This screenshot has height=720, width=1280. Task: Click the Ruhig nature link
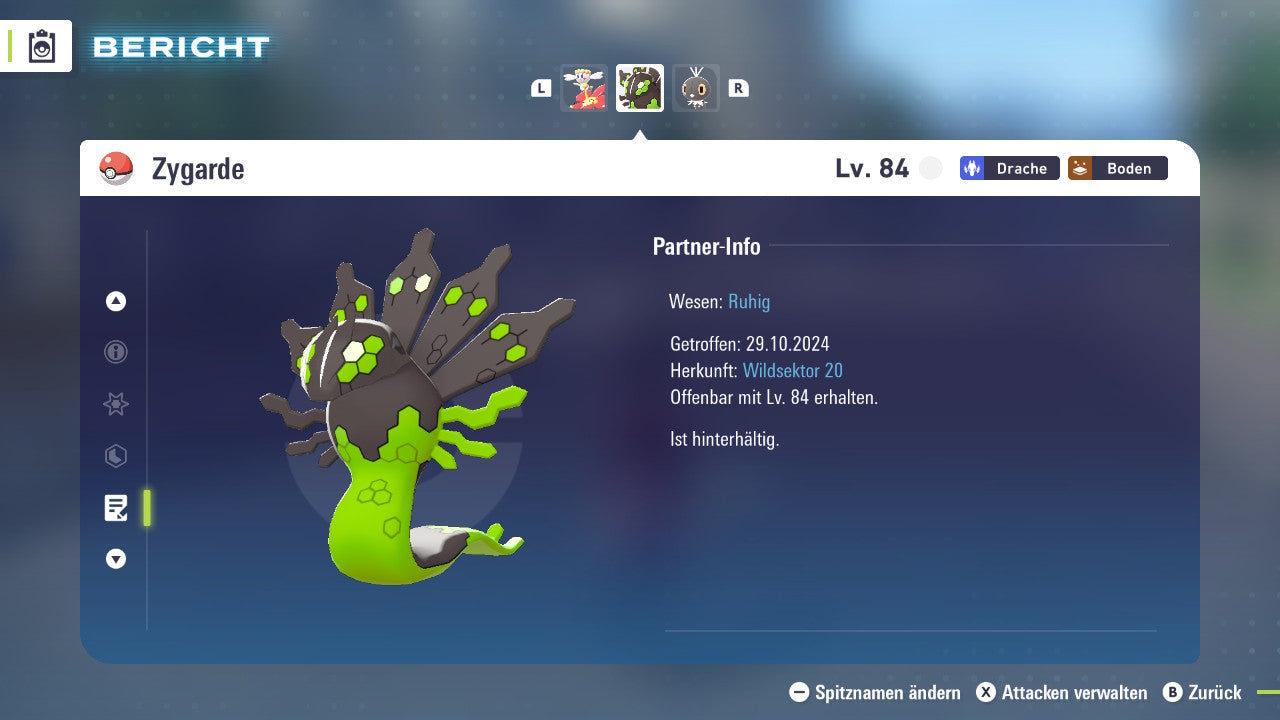[x=749, y=301]
